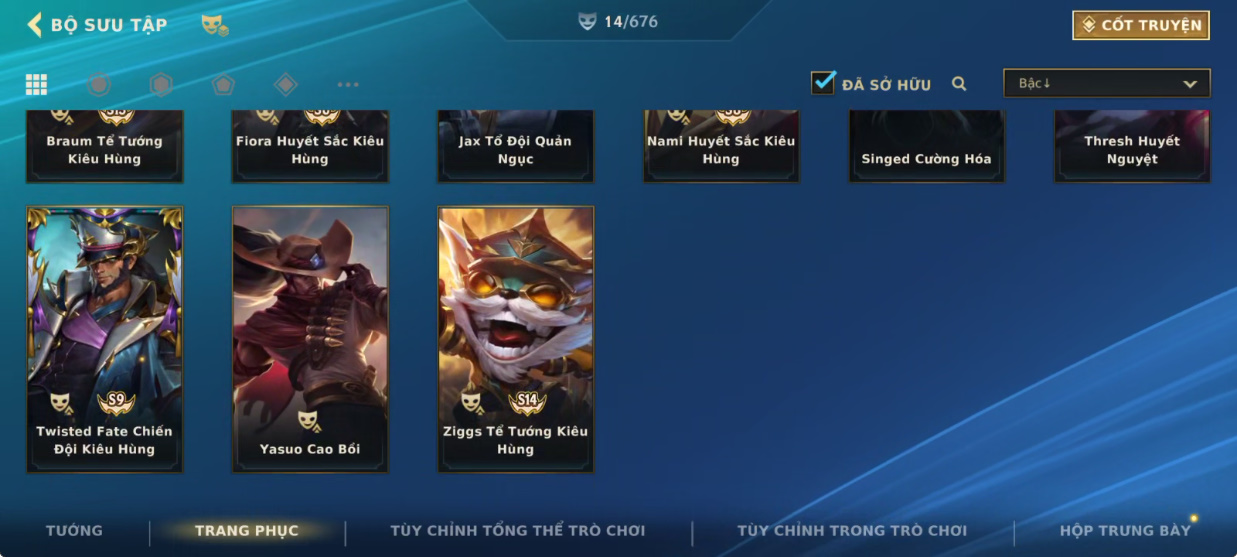Pick the Ziggs Tể Tướng Kiêu Hùng skin
The image size is (1237, 557).
click(x=516, y=339)
